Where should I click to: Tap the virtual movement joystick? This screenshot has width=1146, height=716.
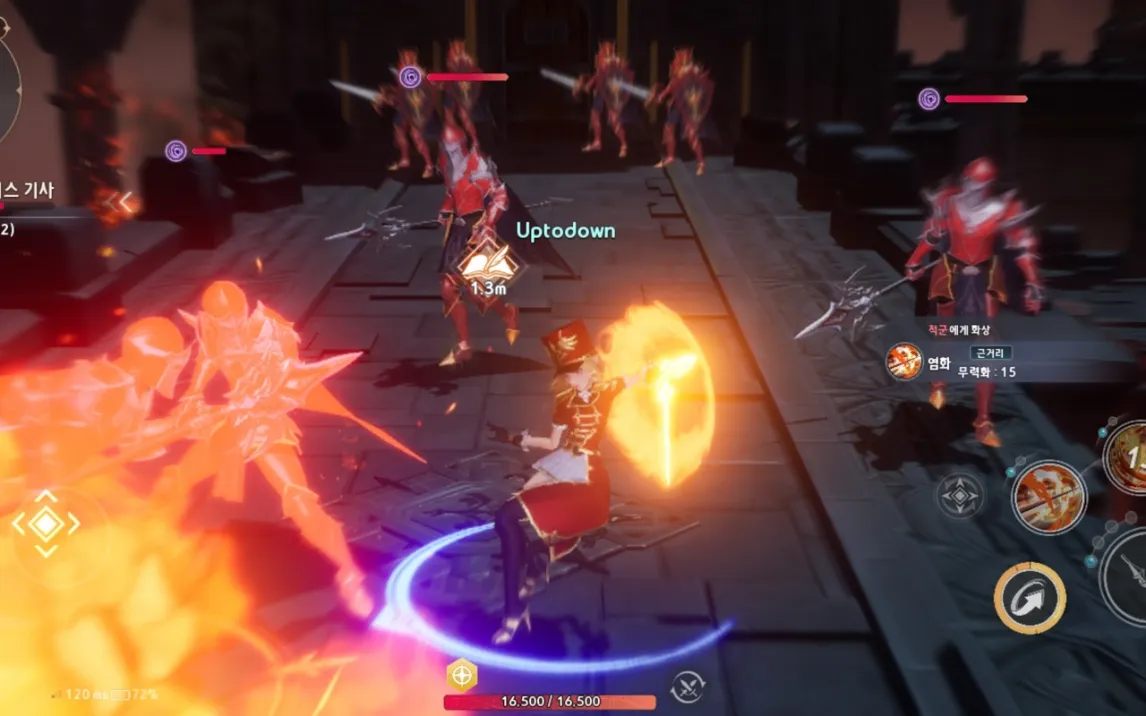coord(47,523)
